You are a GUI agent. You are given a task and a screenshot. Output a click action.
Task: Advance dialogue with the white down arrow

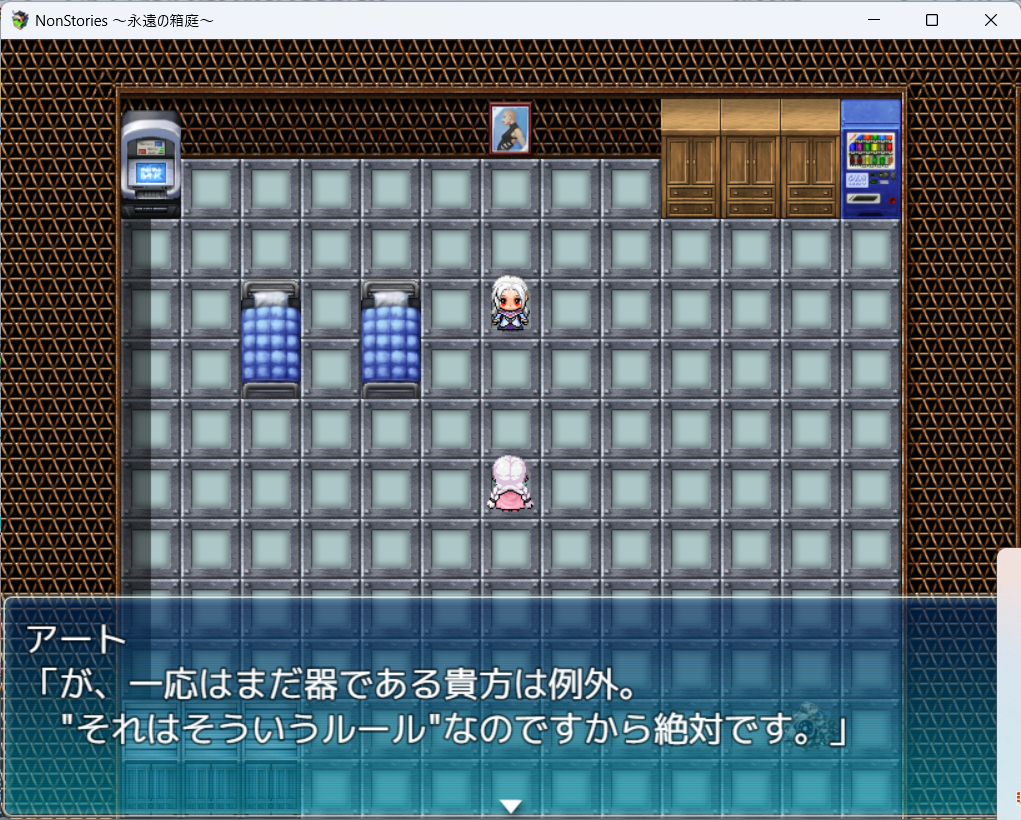pos(511,806)
